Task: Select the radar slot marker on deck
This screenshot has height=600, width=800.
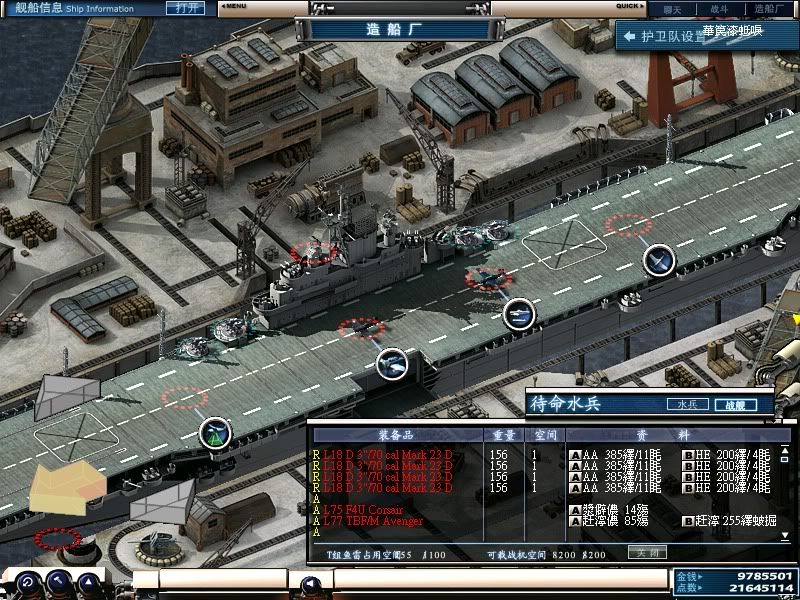Action: pos(215,433)
